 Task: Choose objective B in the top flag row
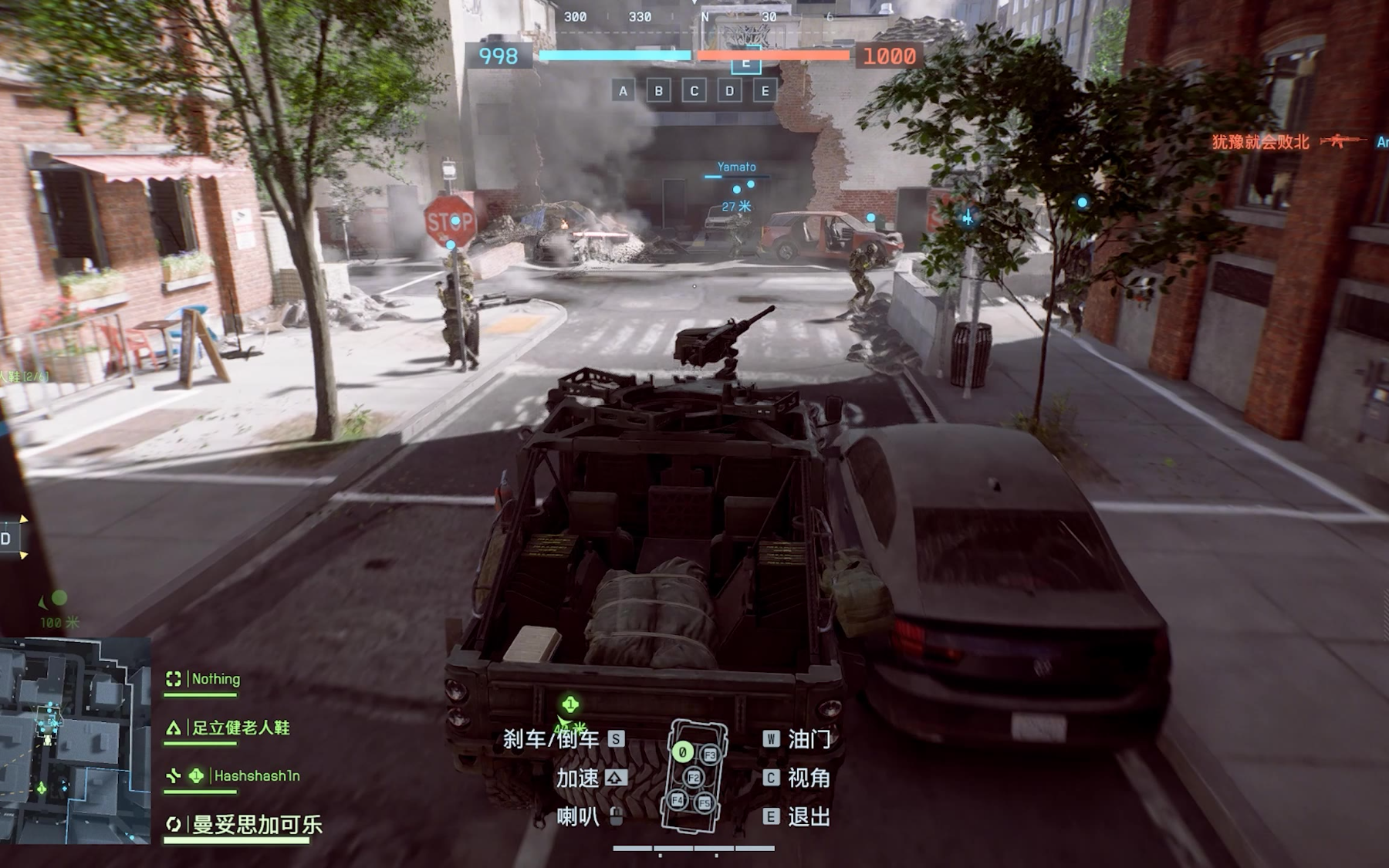[x=659, y=91]
